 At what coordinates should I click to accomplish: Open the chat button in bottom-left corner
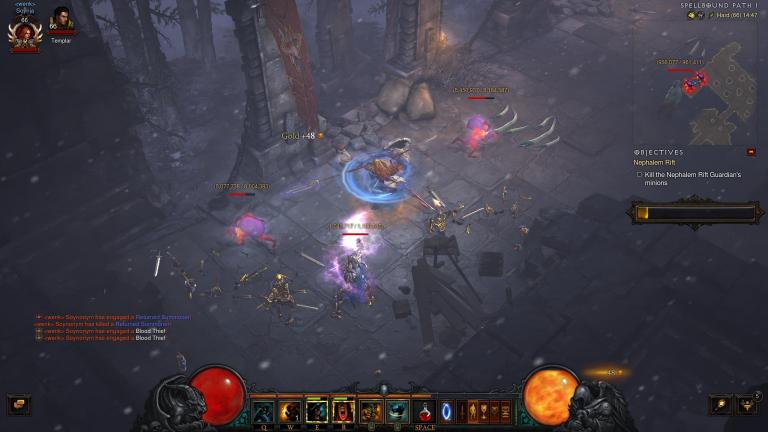18,404
